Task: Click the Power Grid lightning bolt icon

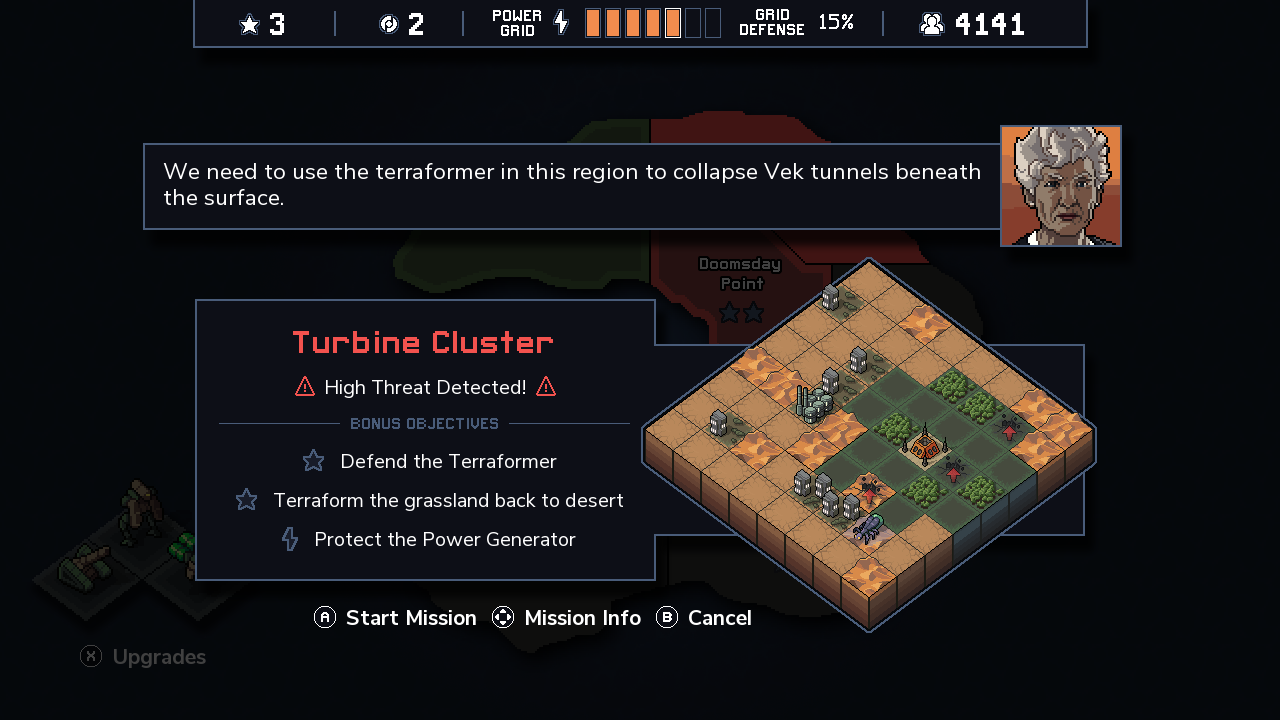Action: click(x=559, y=22)
